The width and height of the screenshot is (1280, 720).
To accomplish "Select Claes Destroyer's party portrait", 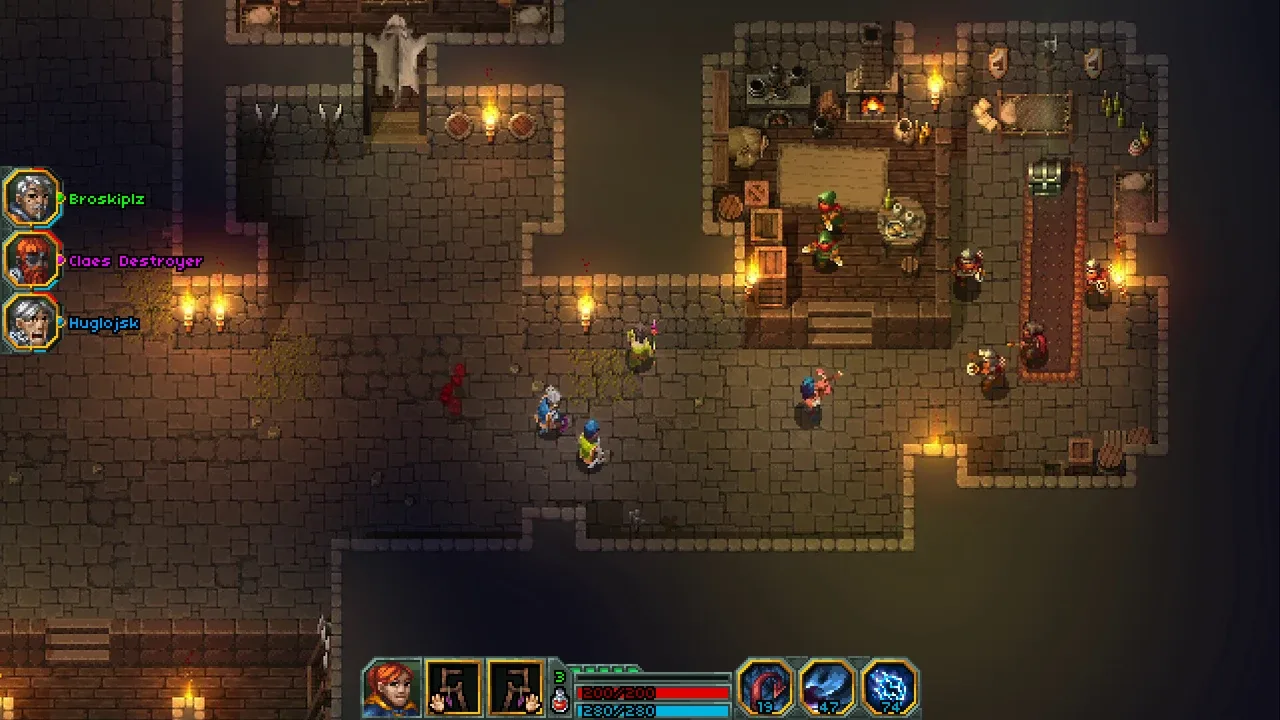I will [x=30, y=261].
